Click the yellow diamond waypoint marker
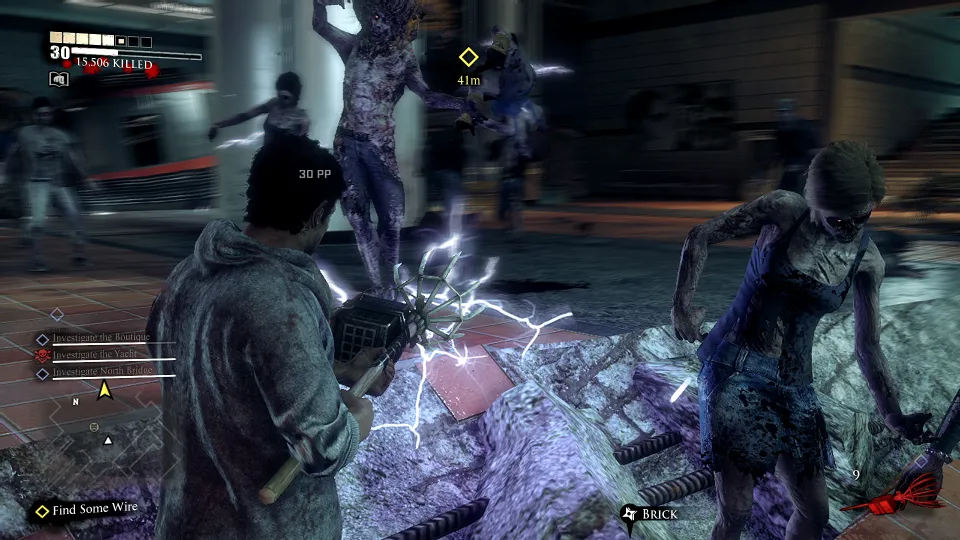 point(468,57)
